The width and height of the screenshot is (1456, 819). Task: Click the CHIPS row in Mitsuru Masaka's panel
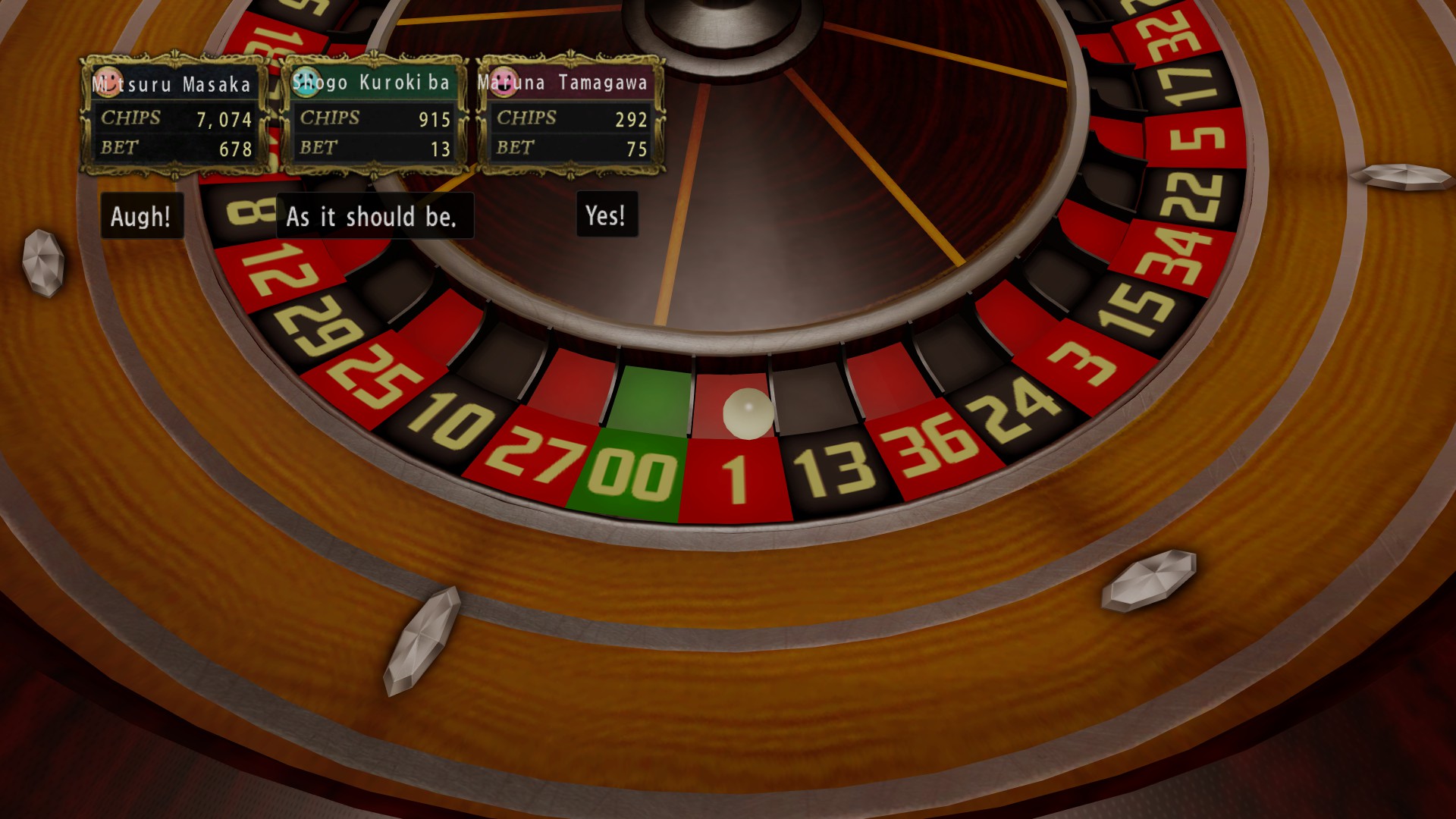[174, 118]
